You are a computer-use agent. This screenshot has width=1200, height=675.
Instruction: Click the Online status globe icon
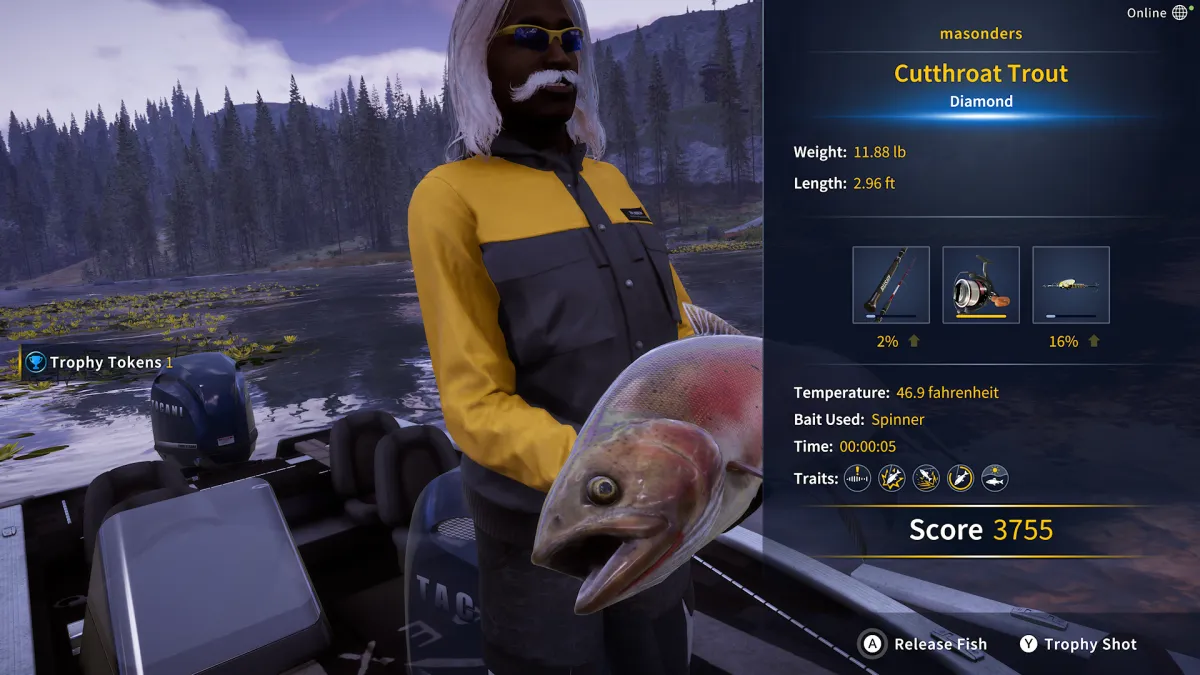[x=1180, y=13]
